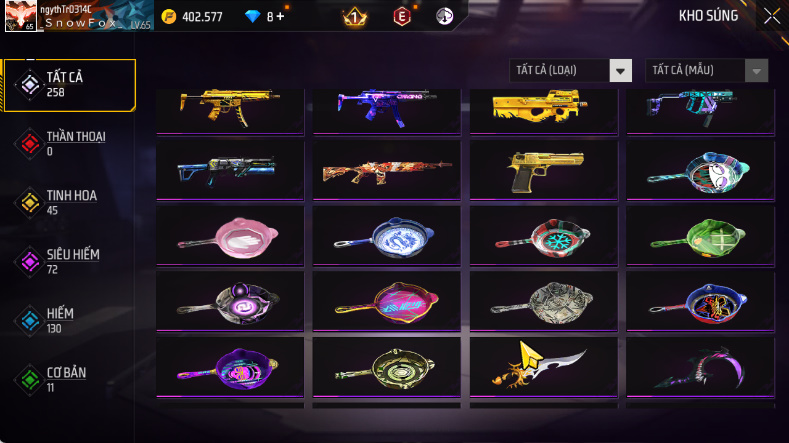
Task: Select the golden Desert Eagle pistol skin
Action: [x=543, y=170]
